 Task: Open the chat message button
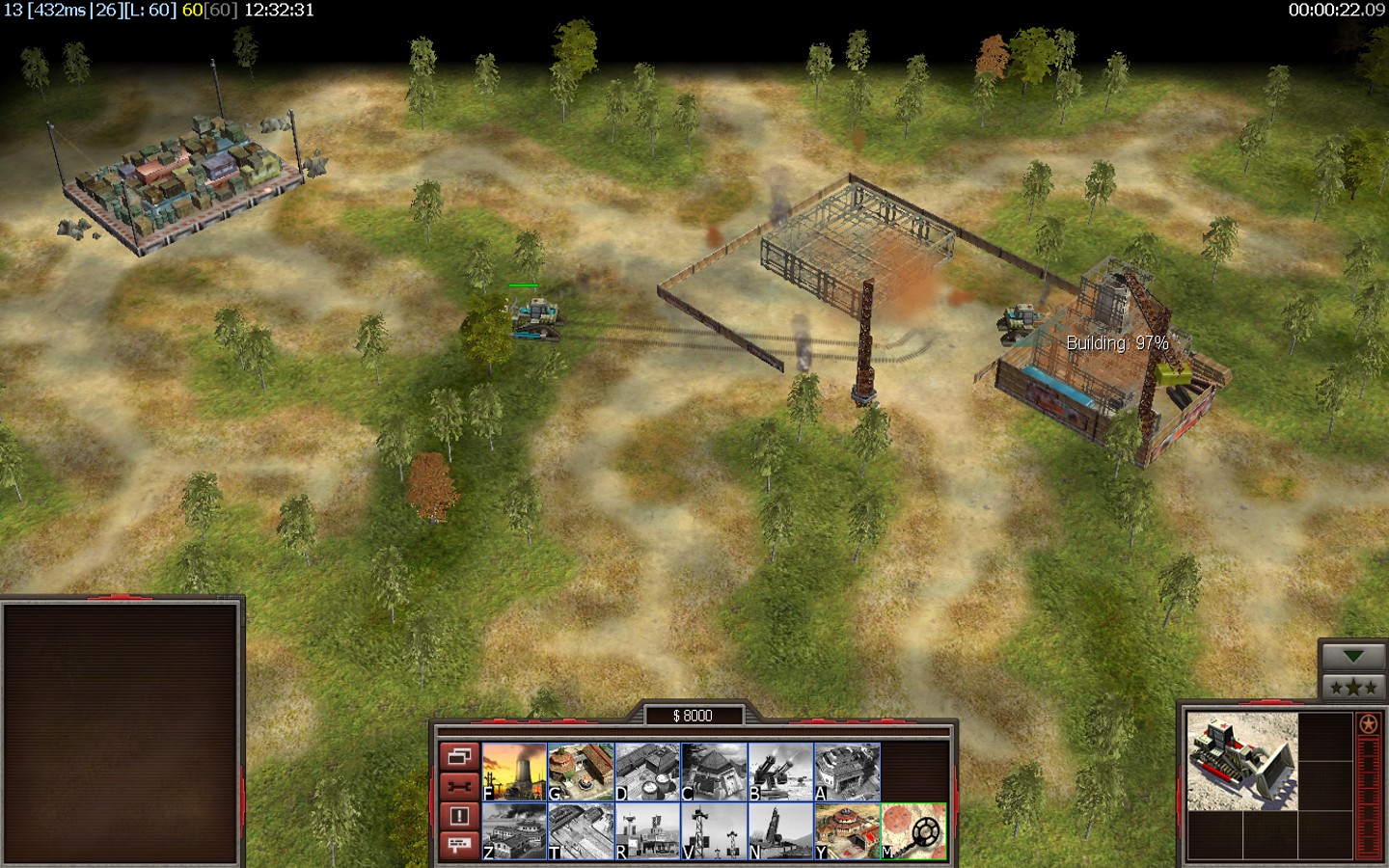click(459, 845)
